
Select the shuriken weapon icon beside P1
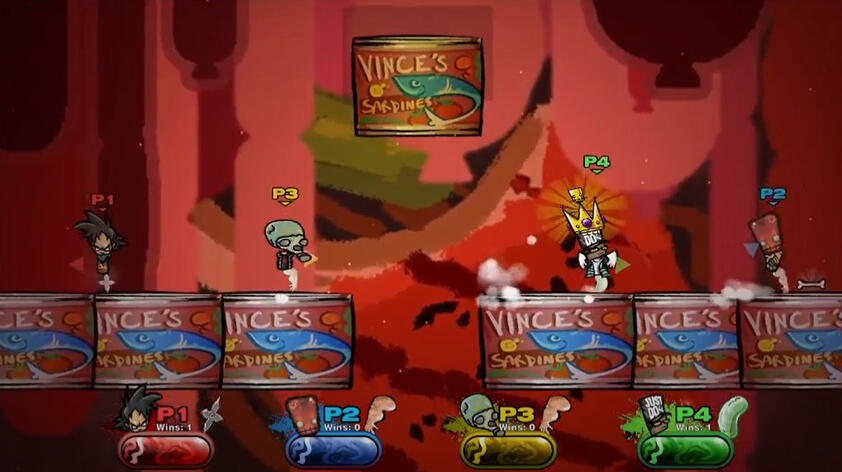click(211, 413)
